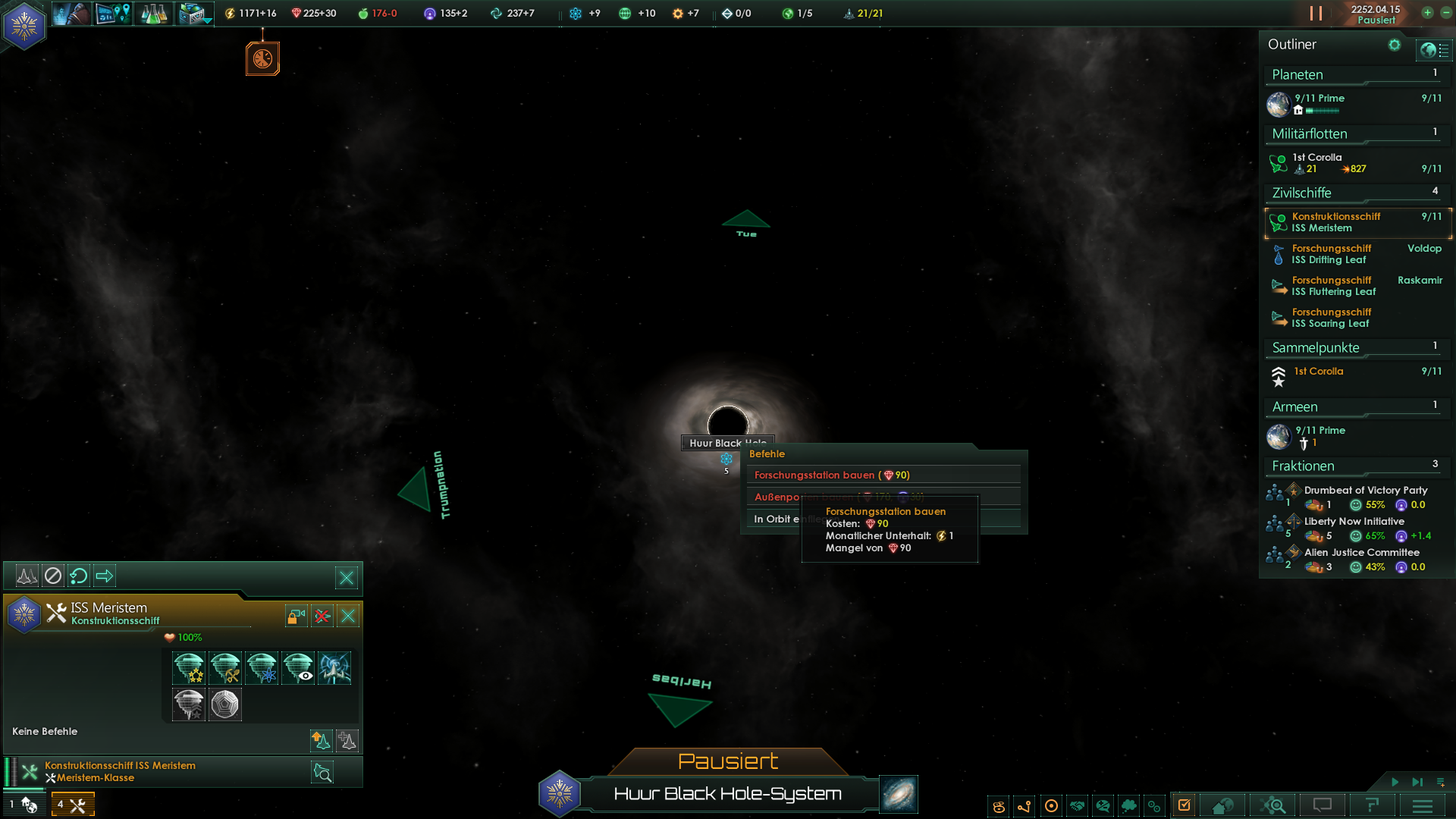Click the stop orders circle-slash button
The image size is (1456, 819).
(52, 576)
